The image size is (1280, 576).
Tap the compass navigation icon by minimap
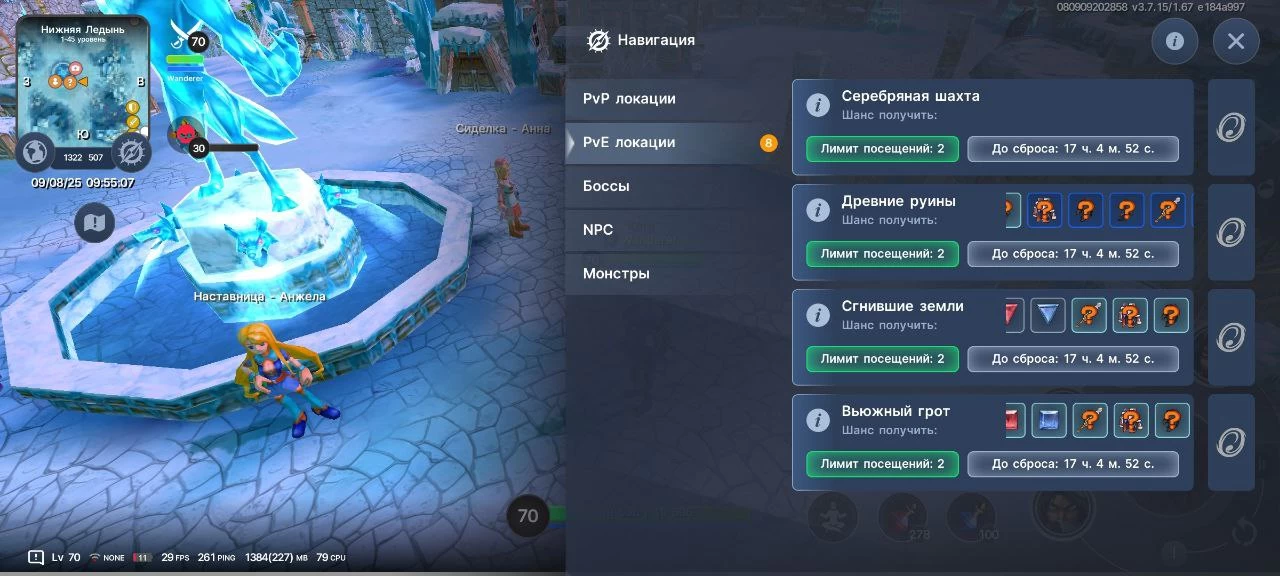pos(130,152)
